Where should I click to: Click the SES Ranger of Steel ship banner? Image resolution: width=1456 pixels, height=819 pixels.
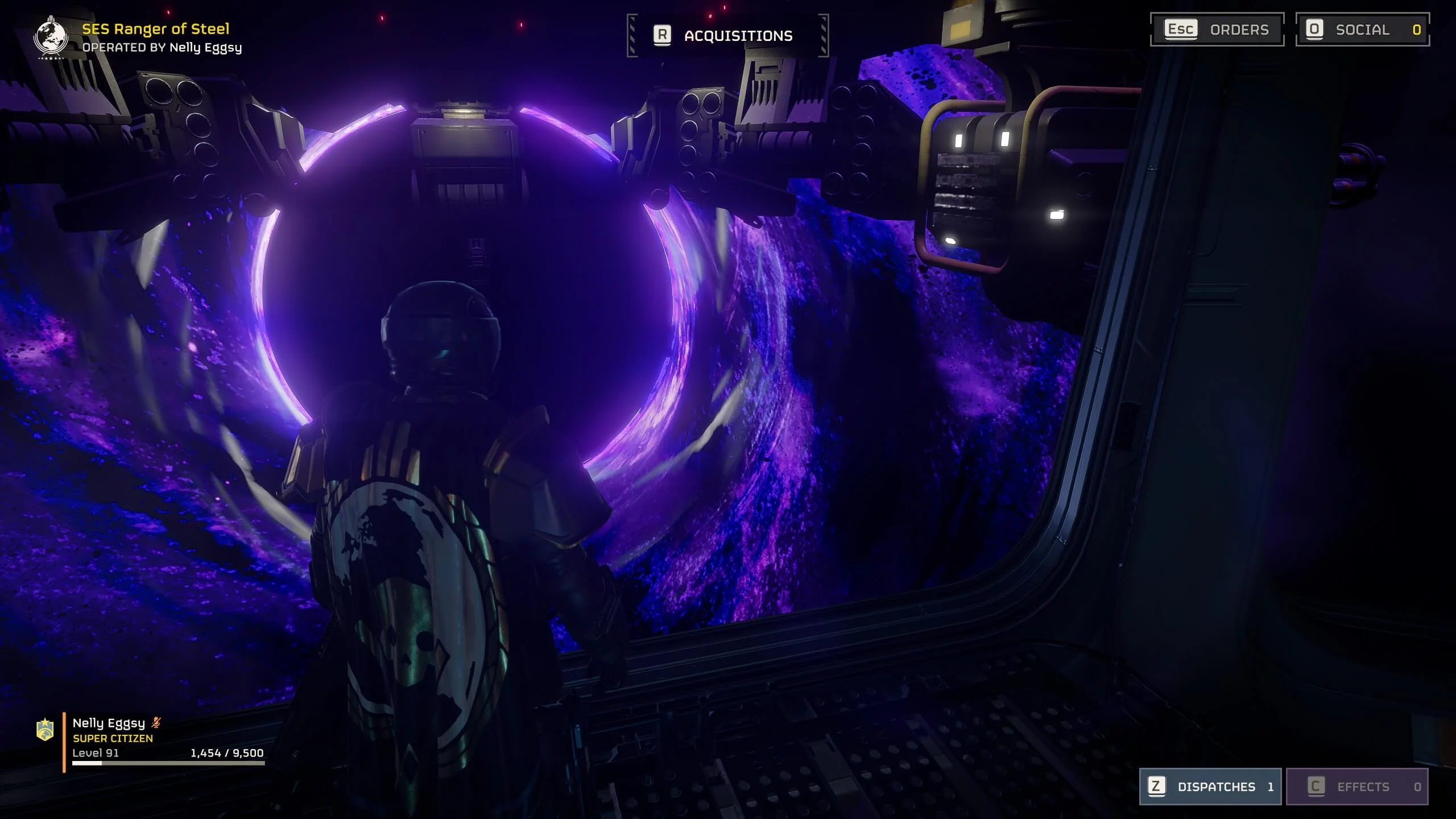[155, 29]
